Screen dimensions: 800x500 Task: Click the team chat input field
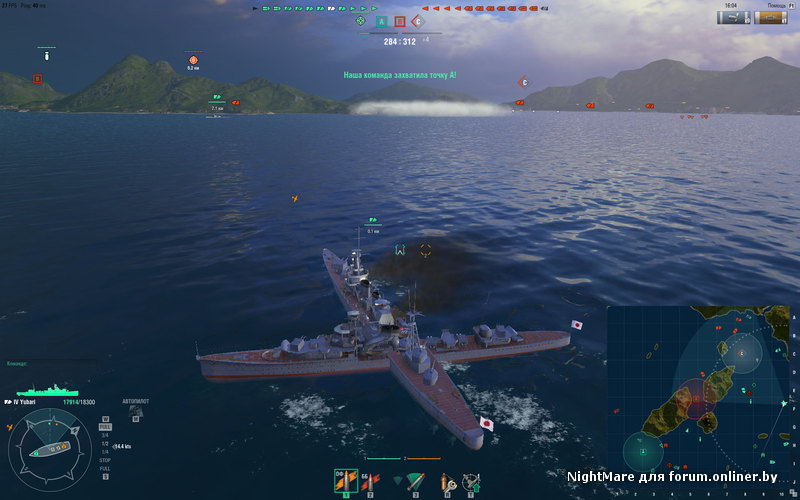point(40,364)
